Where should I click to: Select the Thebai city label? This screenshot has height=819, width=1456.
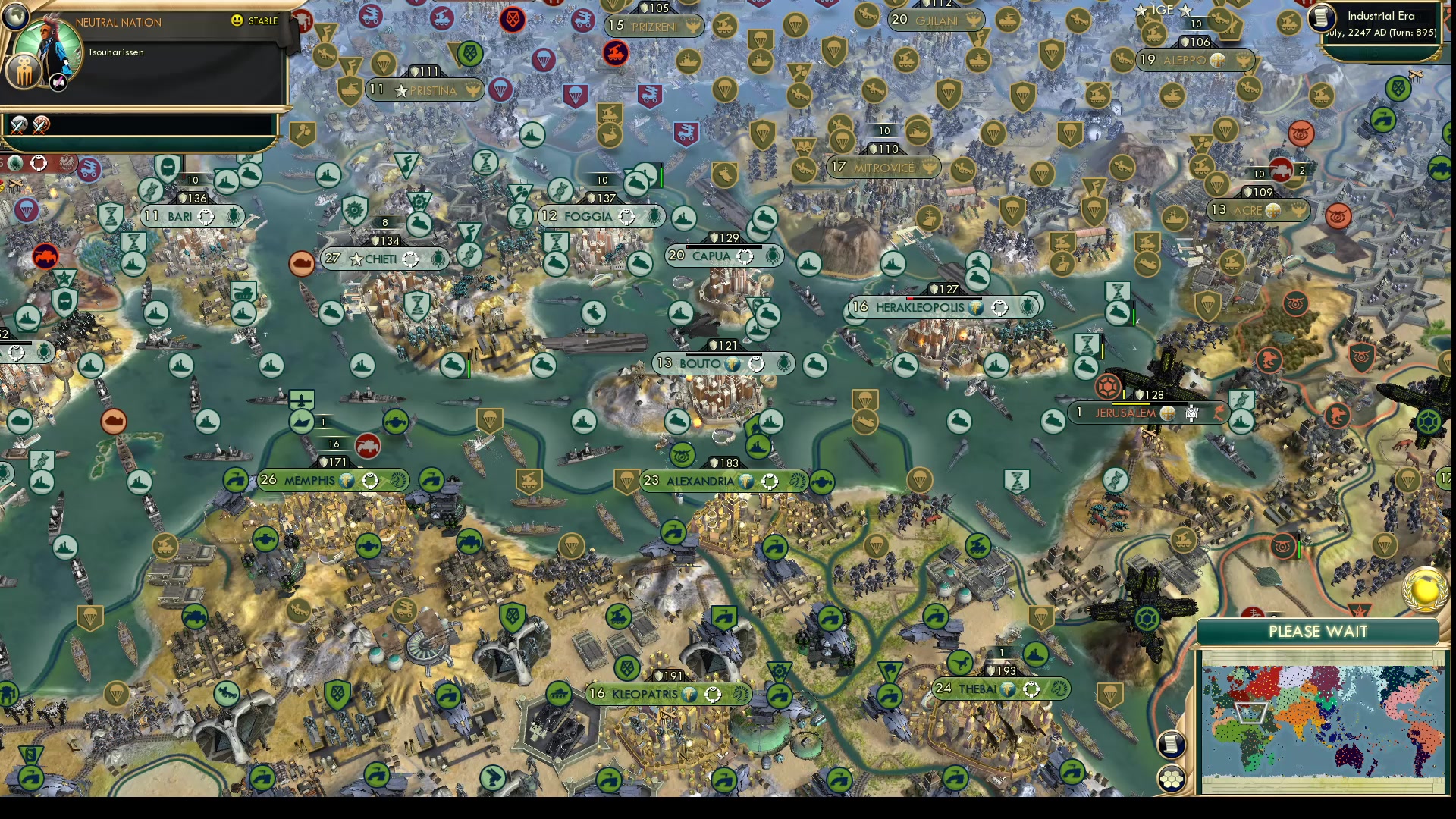click(981, 690)
